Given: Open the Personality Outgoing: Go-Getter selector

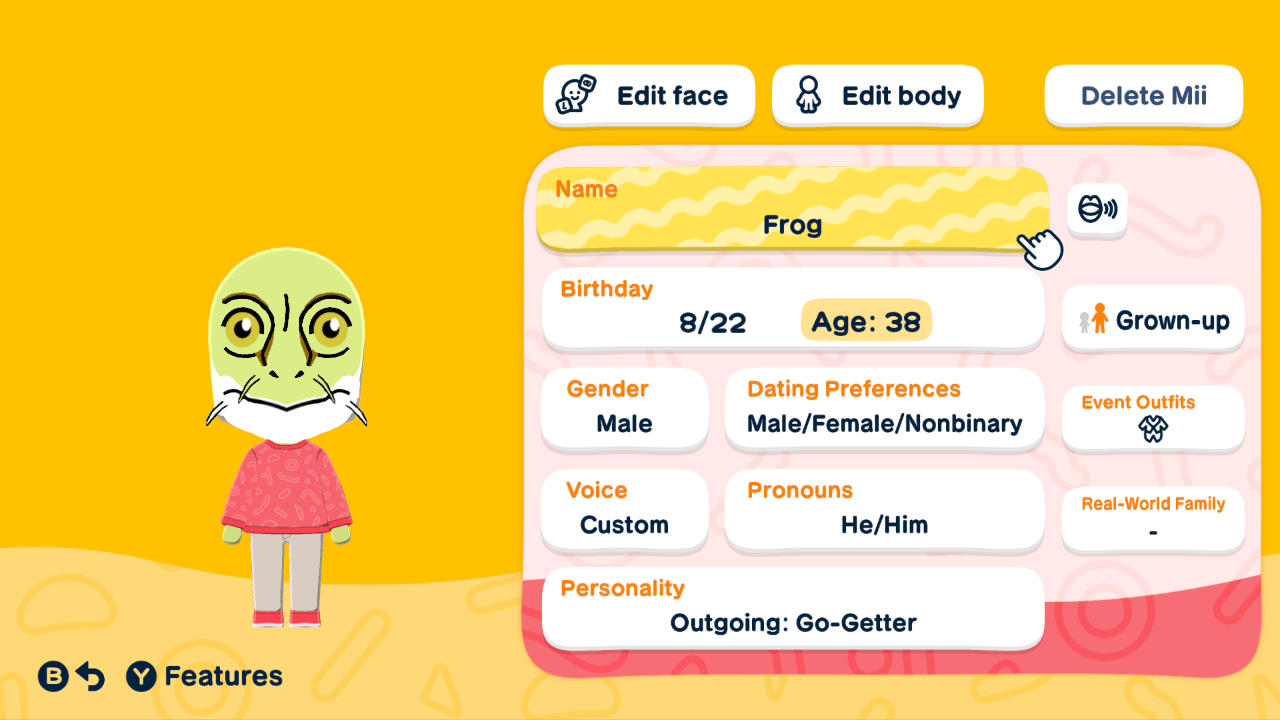Looking at the screenshot, I should click(x=792, y=608).
